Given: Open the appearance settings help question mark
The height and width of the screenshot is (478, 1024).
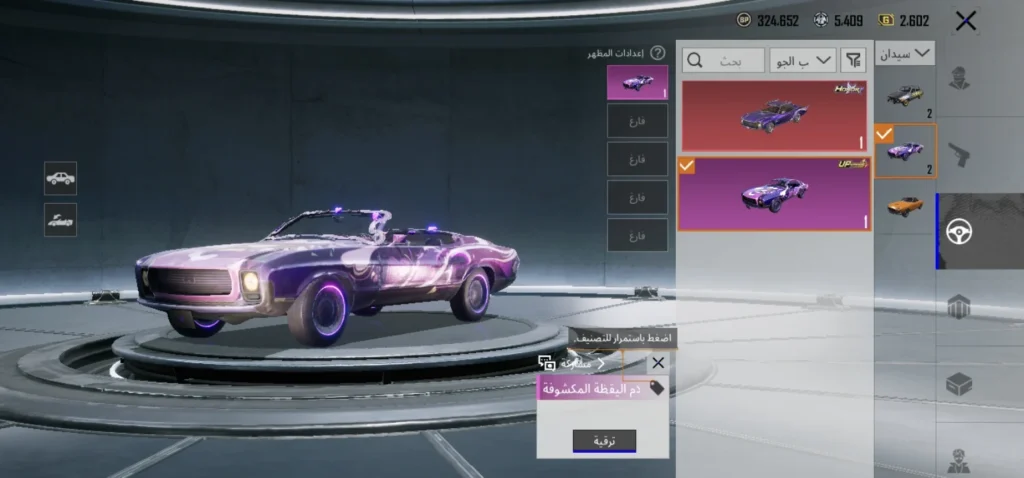Looking at the screenshot, I should (x=658, y=53).
